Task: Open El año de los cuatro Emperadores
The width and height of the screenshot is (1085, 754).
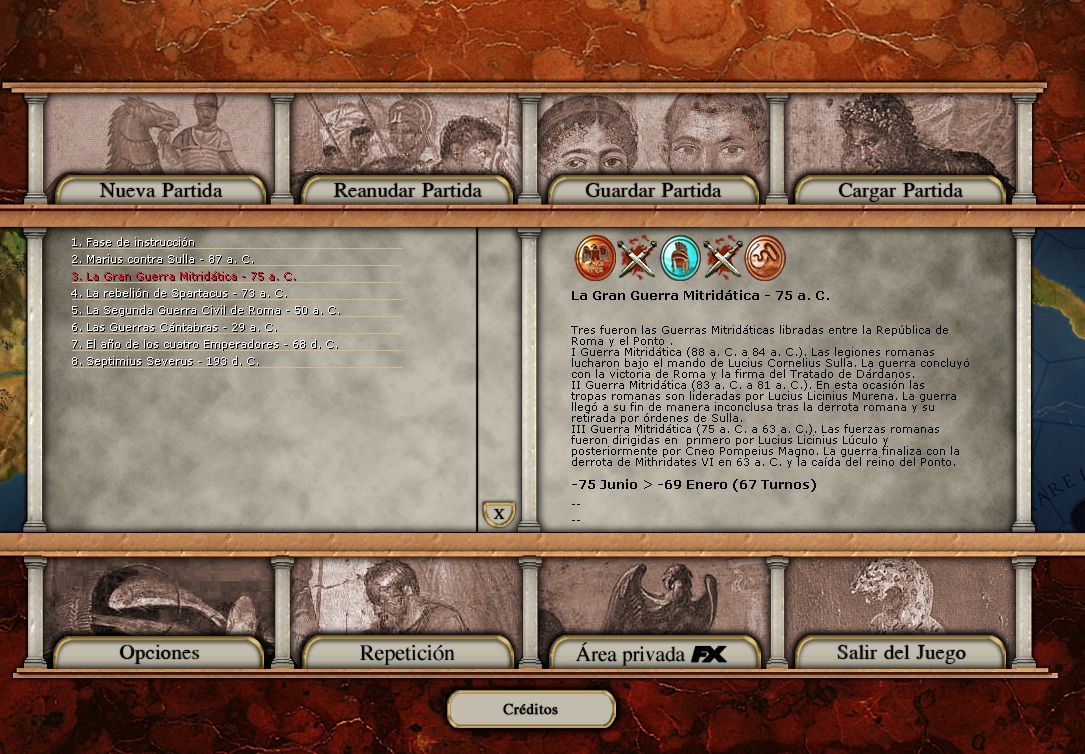Action: point(204,344)
